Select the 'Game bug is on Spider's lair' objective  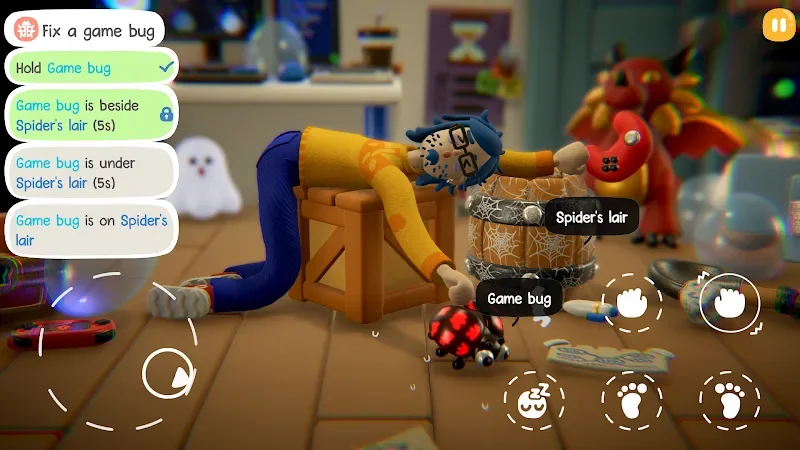[91, 230]
